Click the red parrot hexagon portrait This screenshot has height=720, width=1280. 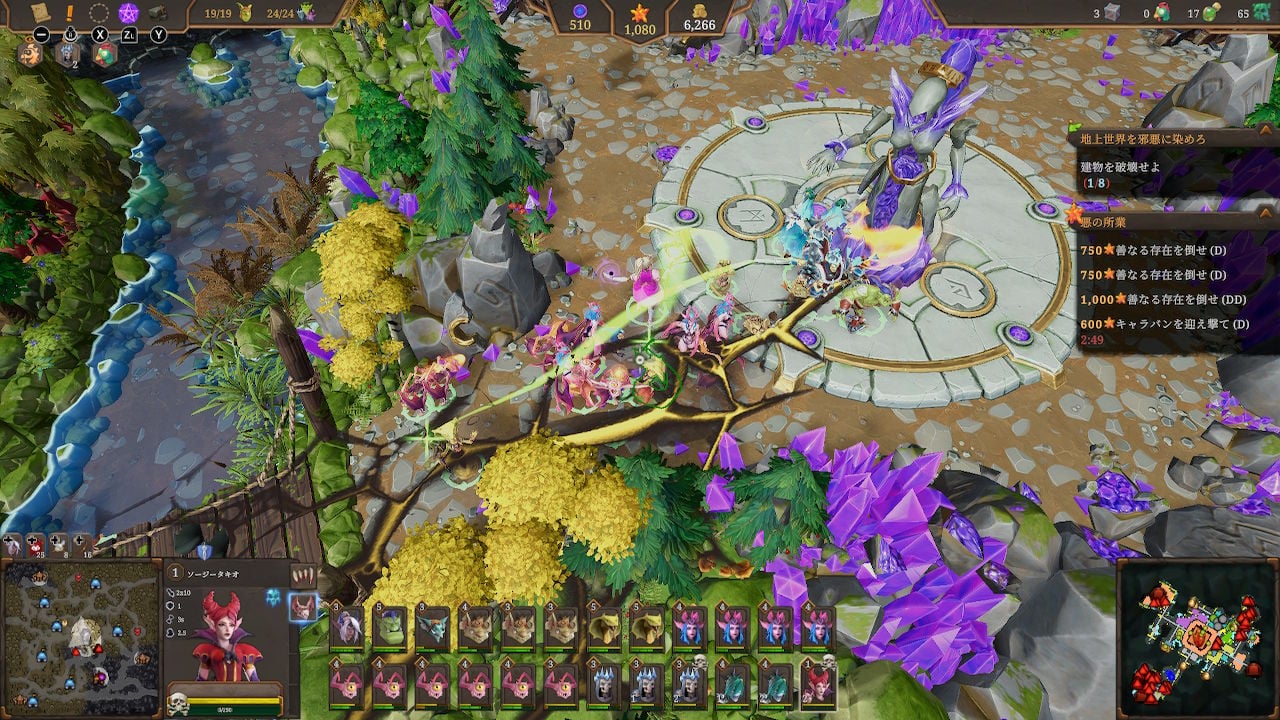[103, 56]
